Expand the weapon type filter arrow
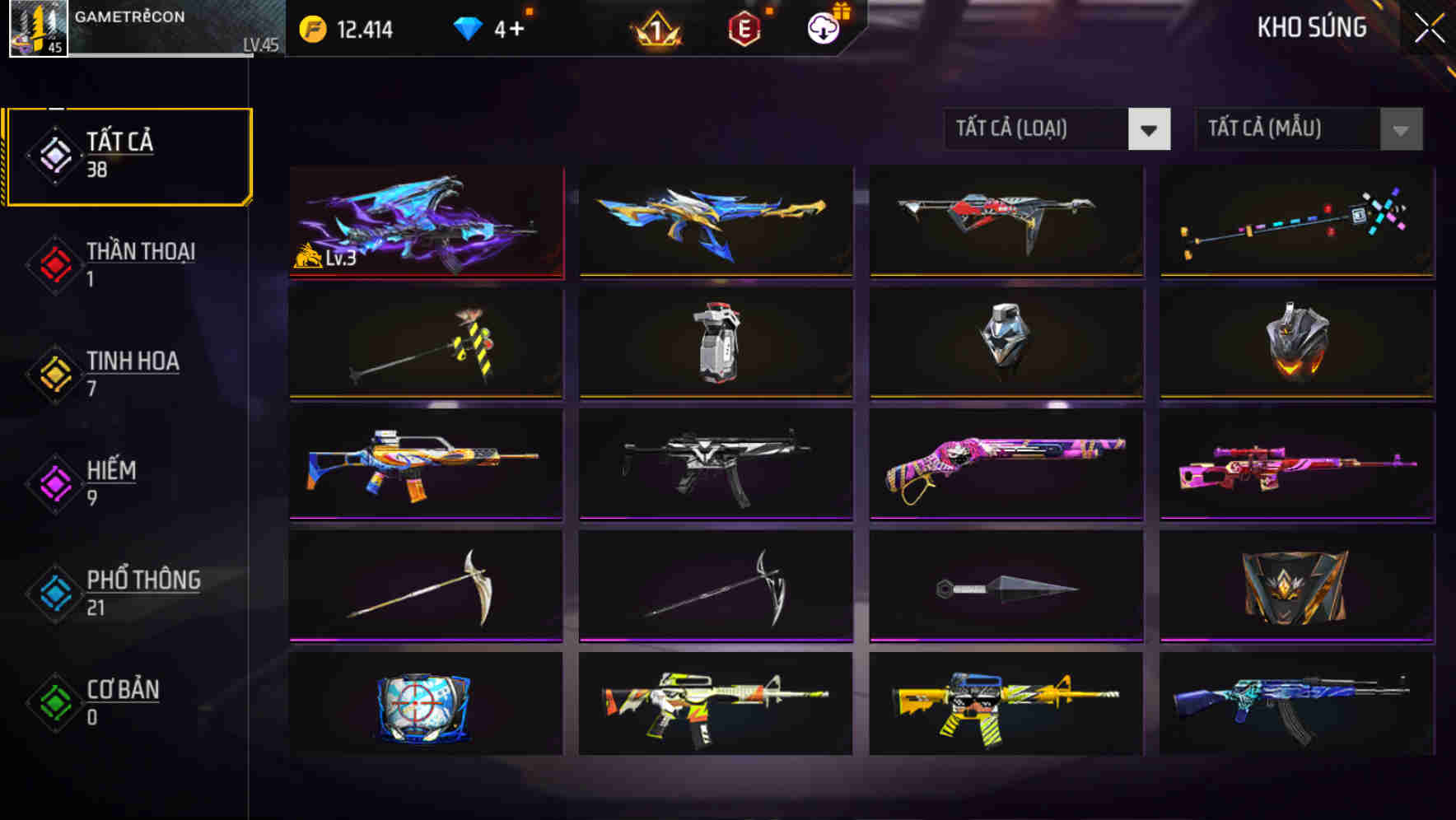Screen dimensions: 1456x820 point(1150,129)
